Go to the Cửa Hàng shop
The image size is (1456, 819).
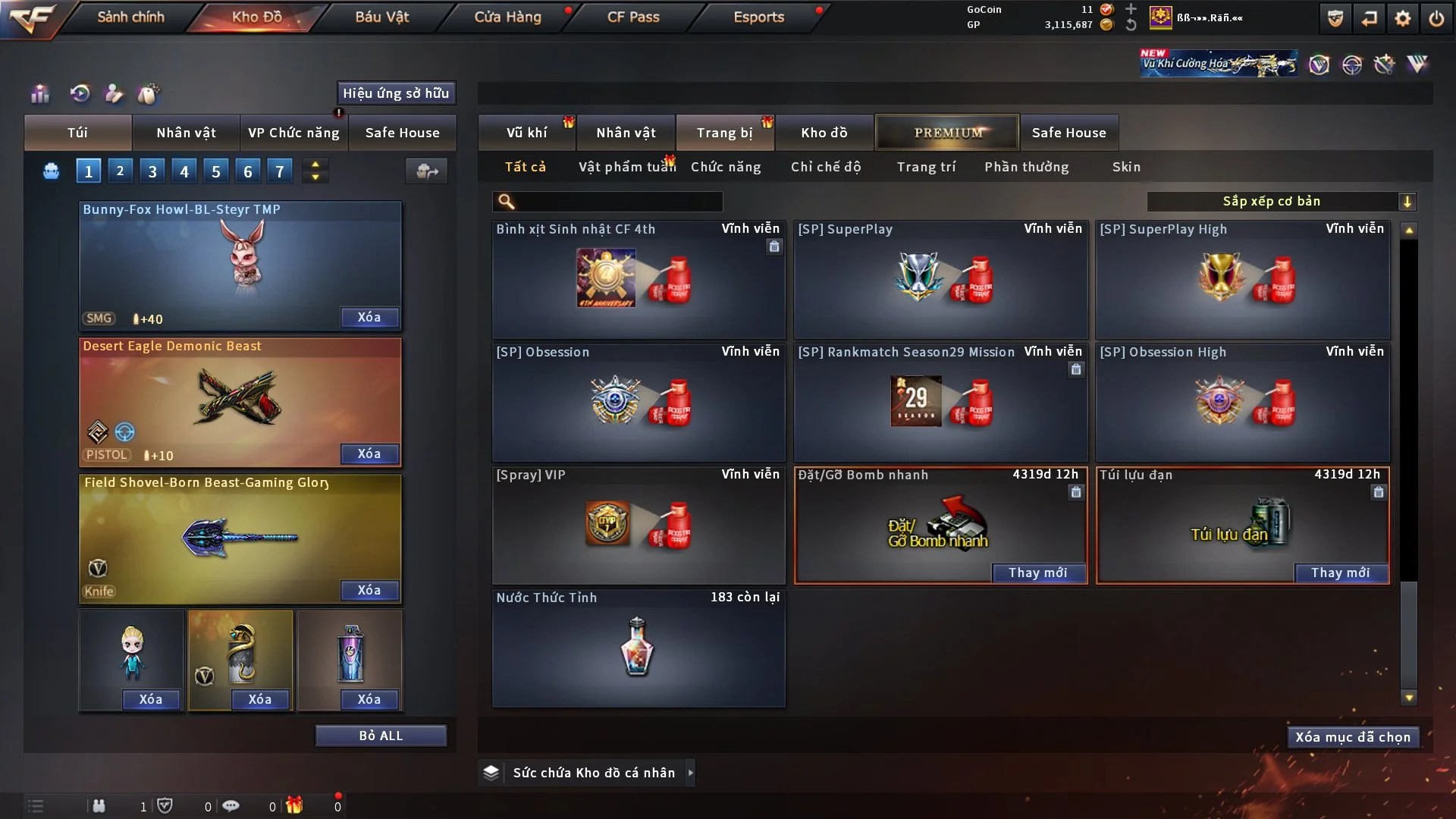507,17
